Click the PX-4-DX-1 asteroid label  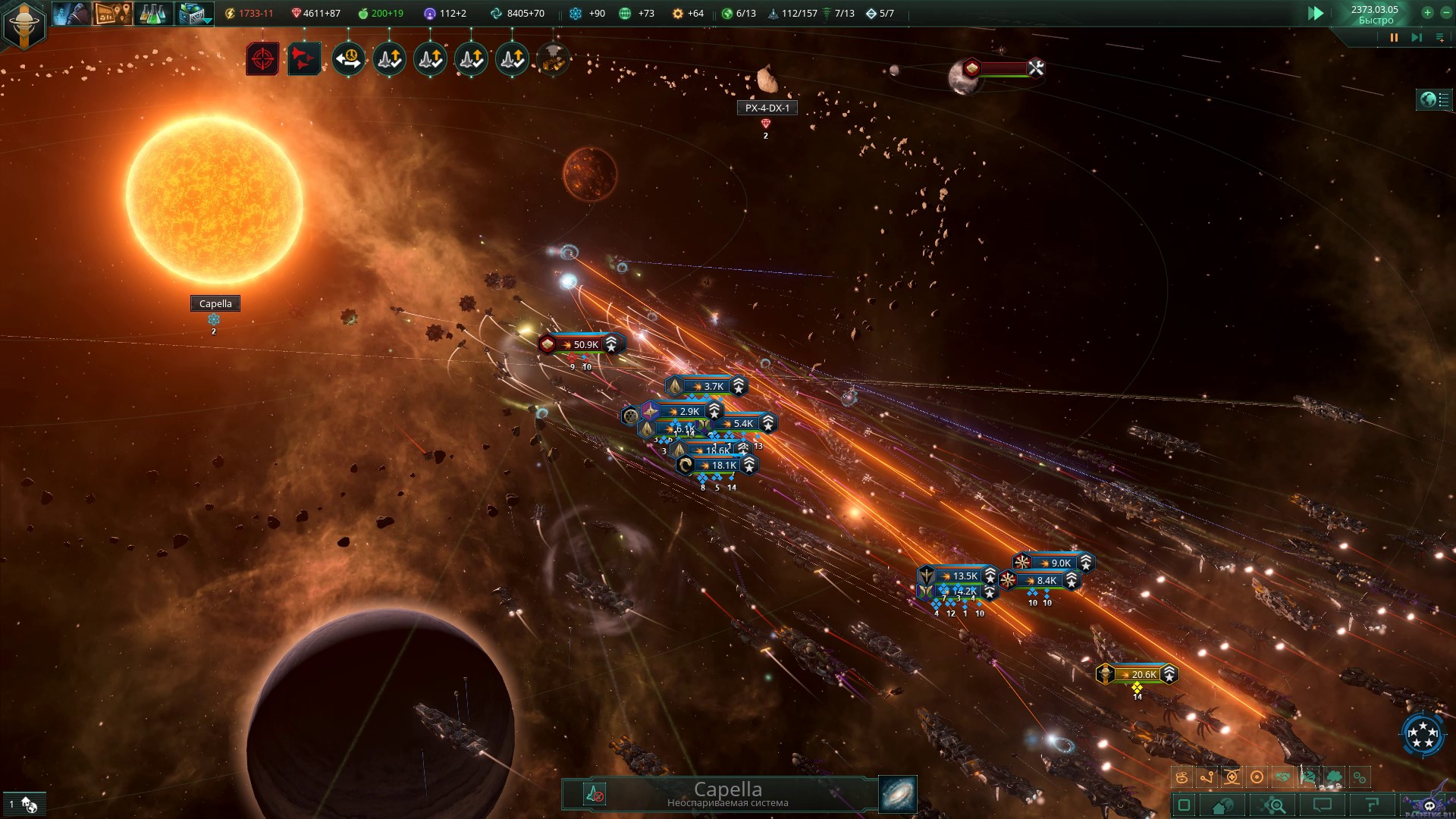click(x=767, y=108)
